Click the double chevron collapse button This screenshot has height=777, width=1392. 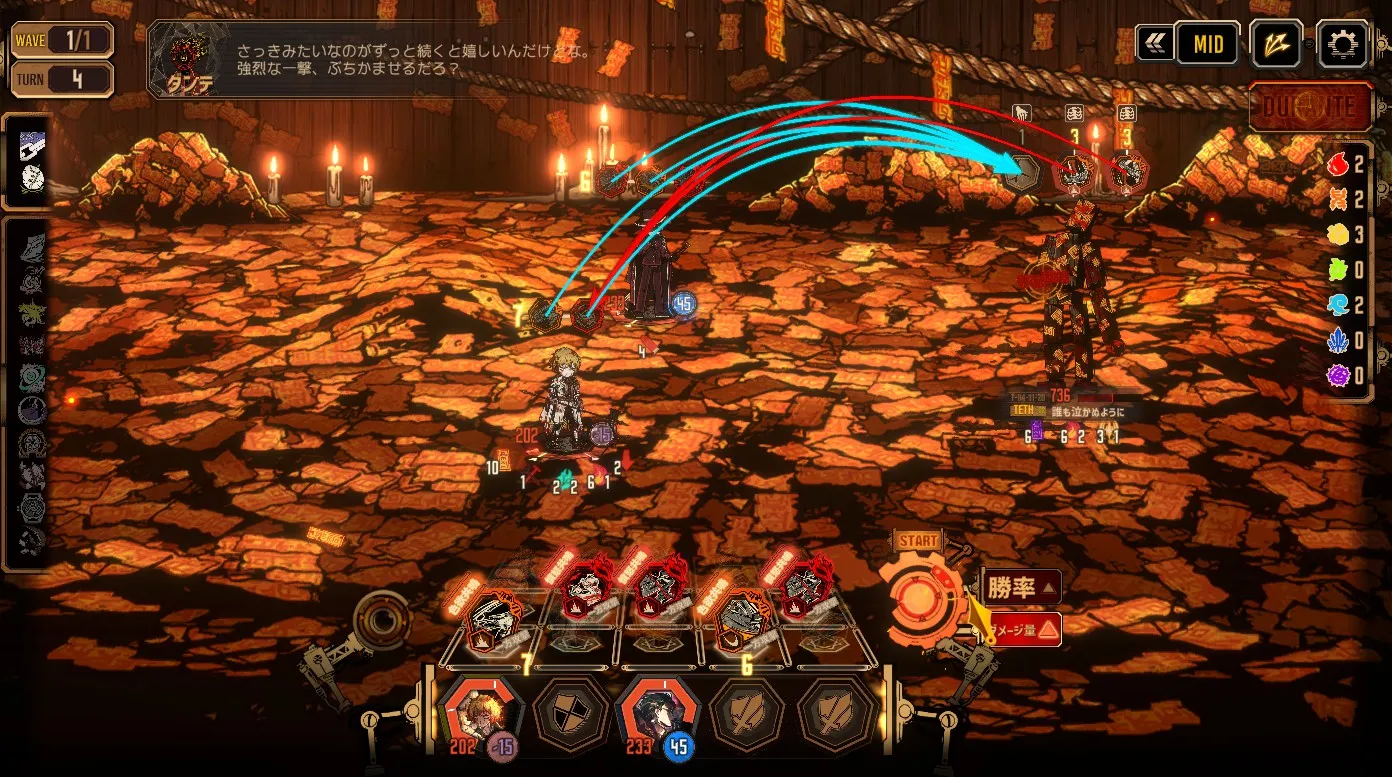pos(1154,44)
